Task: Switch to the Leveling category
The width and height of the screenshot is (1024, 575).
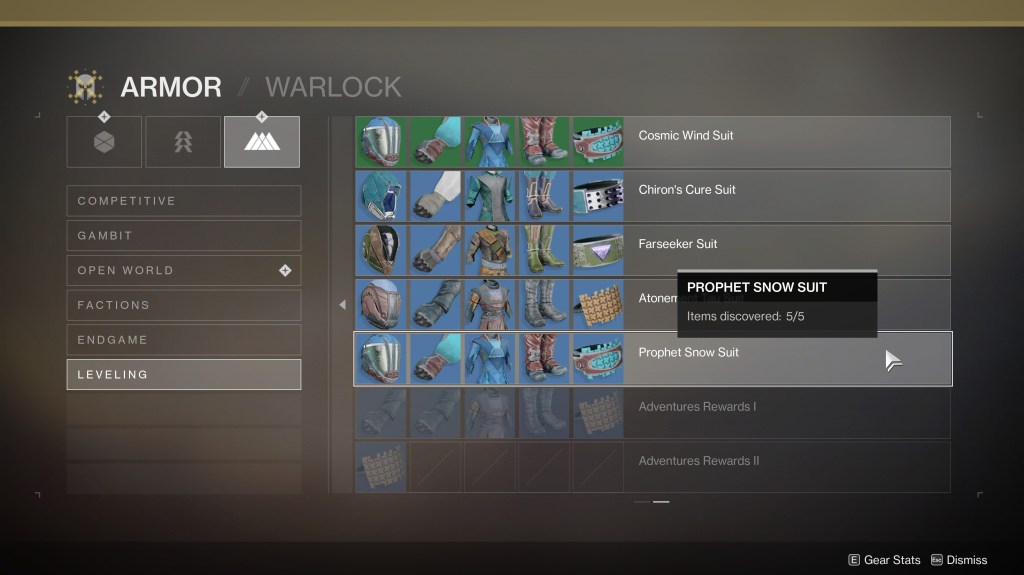Action: [183, 374]
